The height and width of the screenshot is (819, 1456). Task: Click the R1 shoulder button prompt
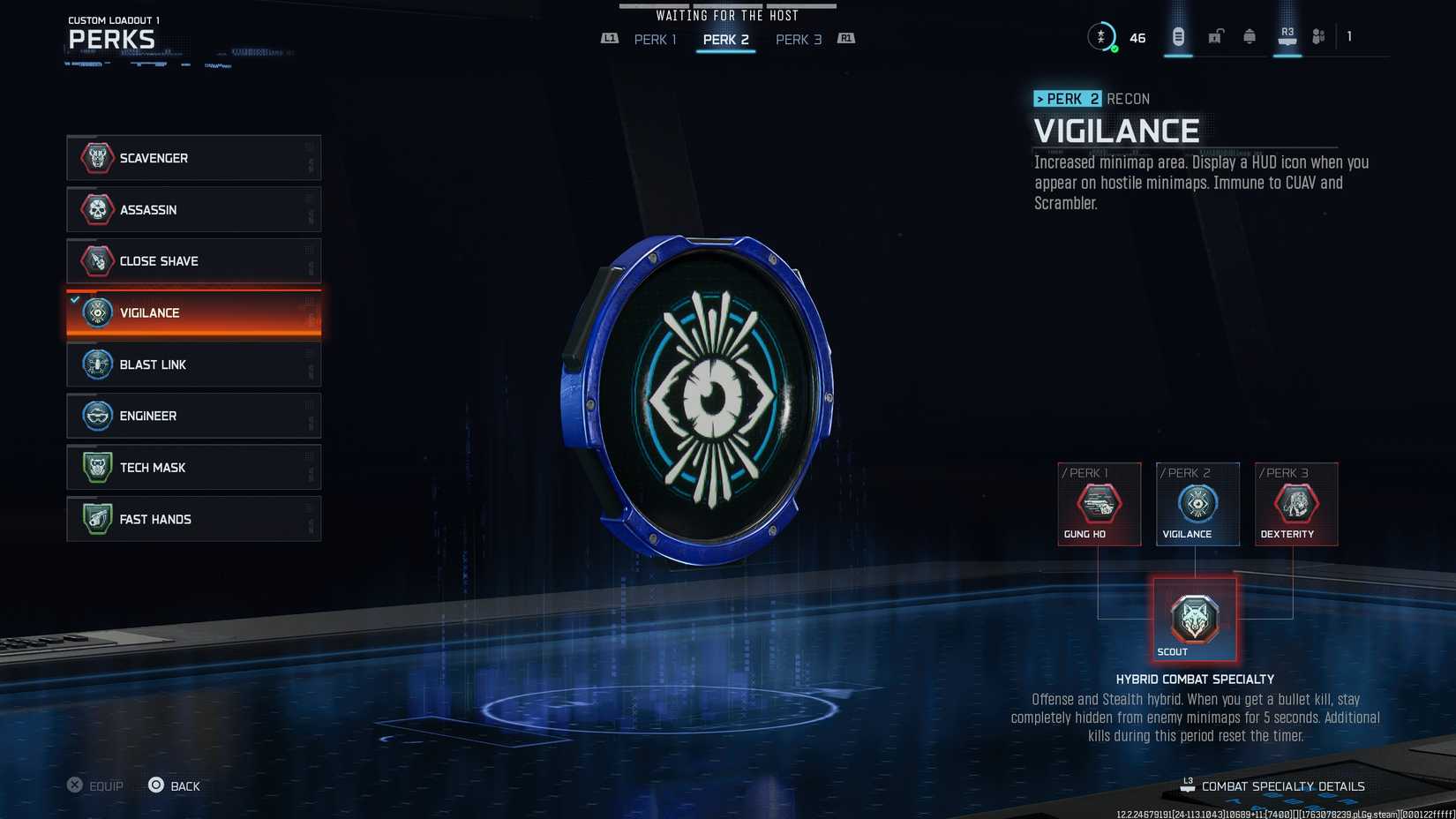point(844,39)
